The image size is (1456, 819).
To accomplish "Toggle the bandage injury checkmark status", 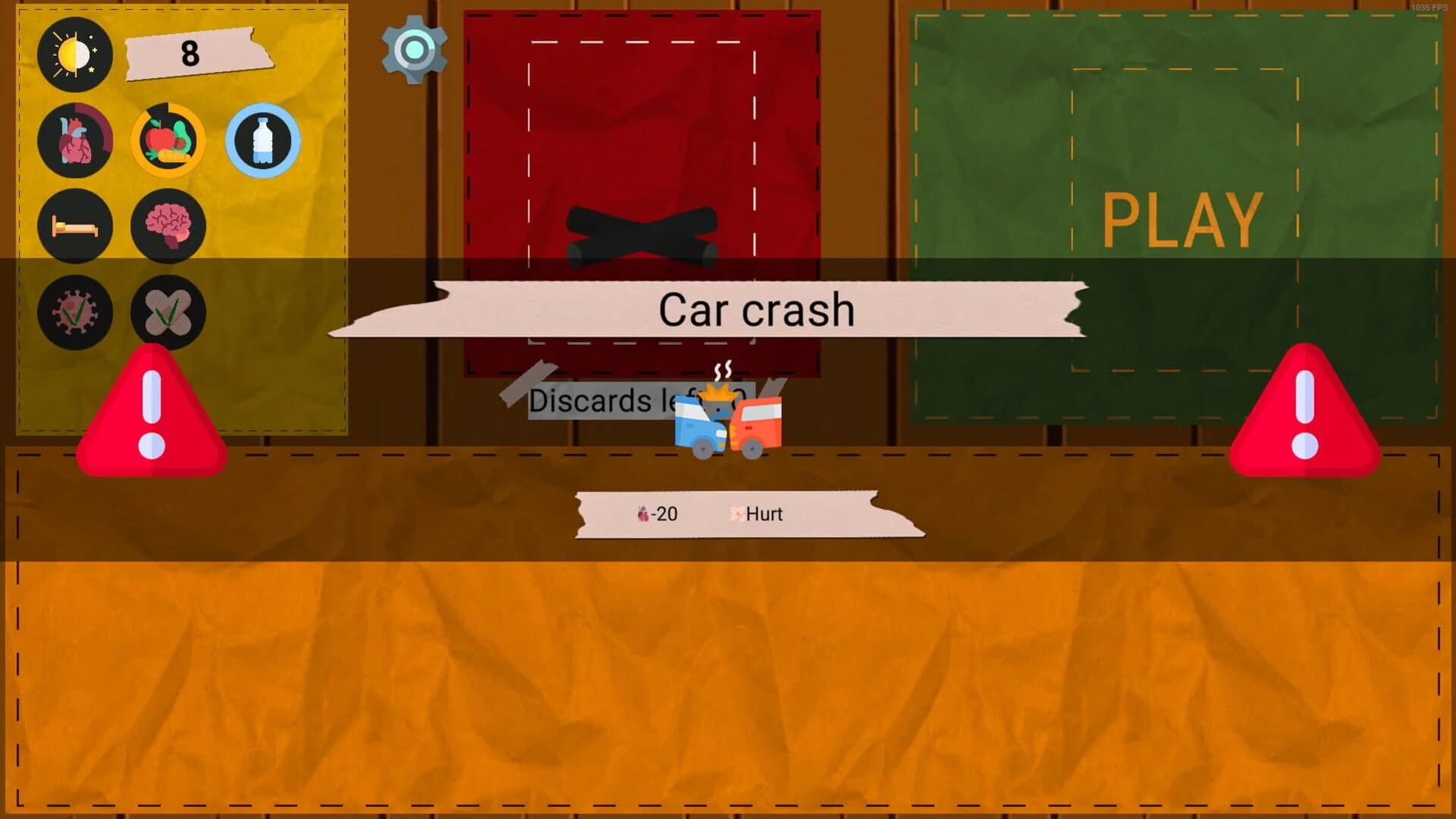I will (x=168, y=312).
